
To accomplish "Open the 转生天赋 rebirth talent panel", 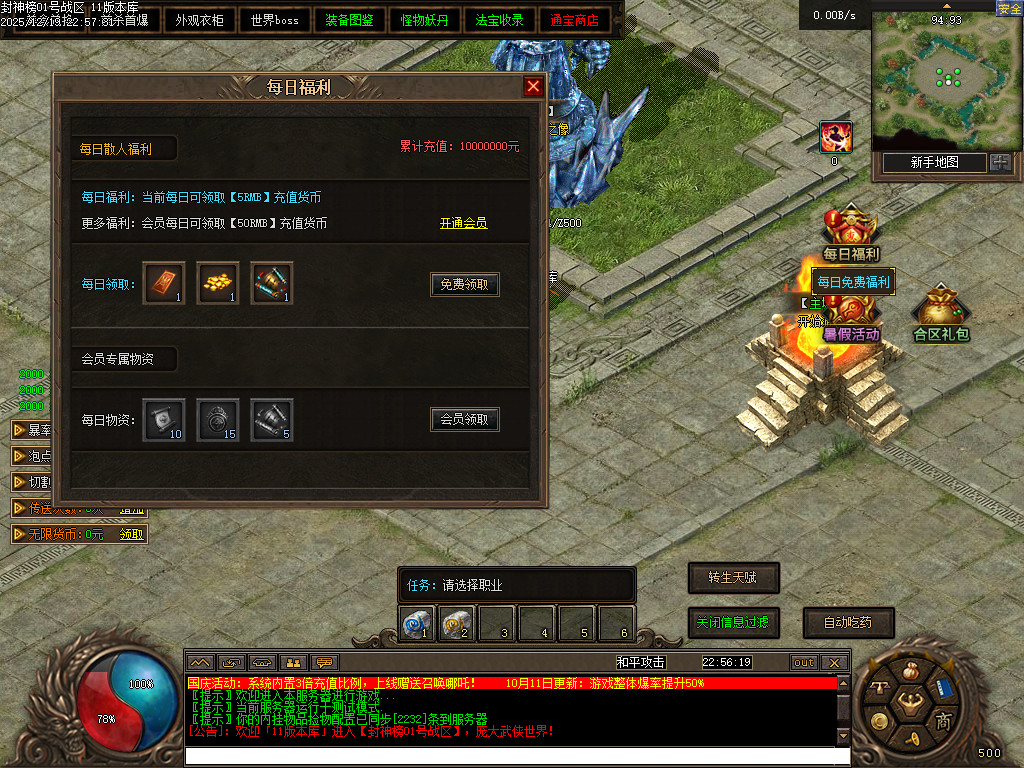I will pyautogui.click(x=733, y=577).
